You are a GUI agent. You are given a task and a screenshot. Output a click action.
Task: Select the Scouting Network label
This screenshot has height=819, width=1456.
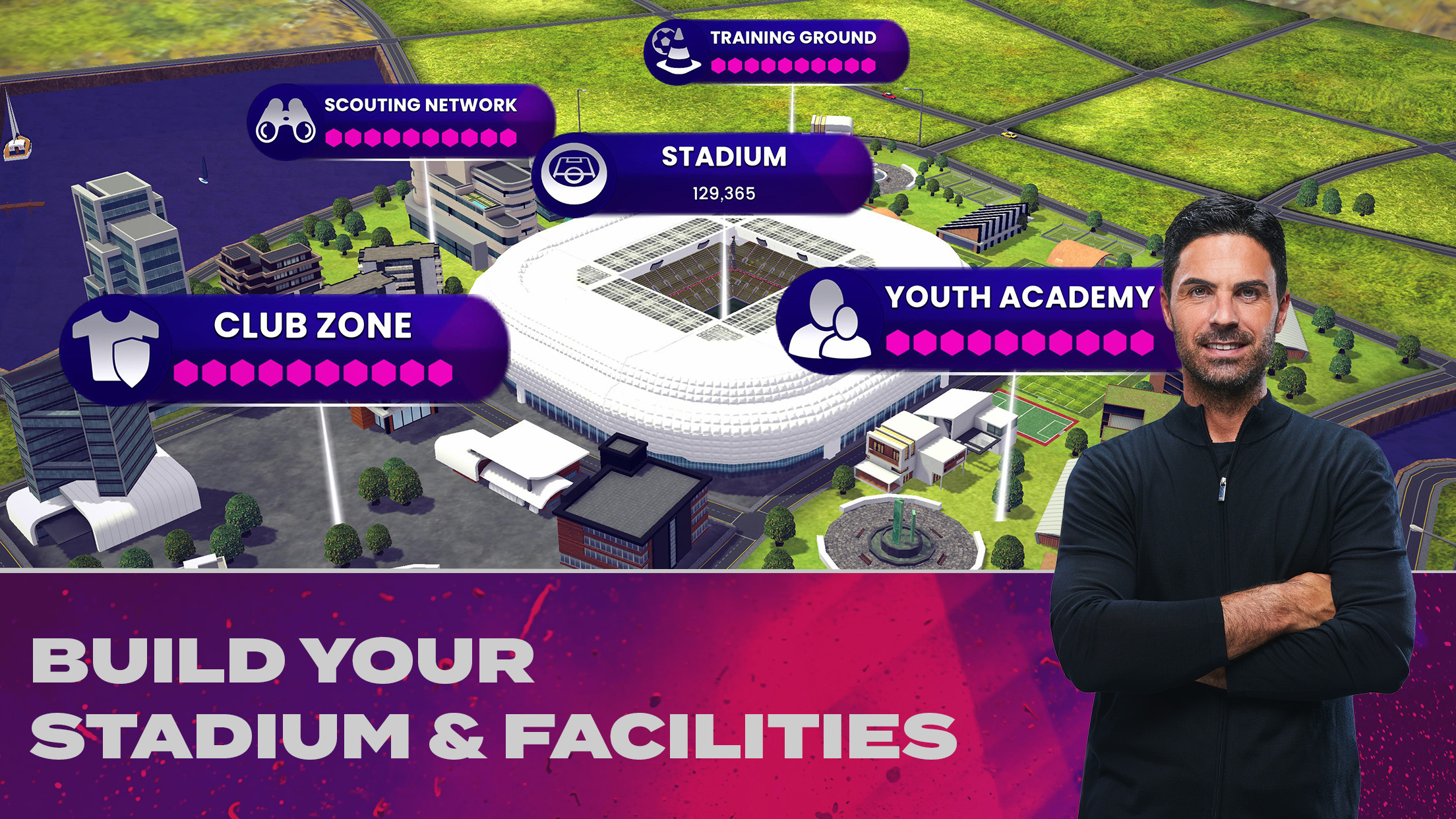click(401, 121)
